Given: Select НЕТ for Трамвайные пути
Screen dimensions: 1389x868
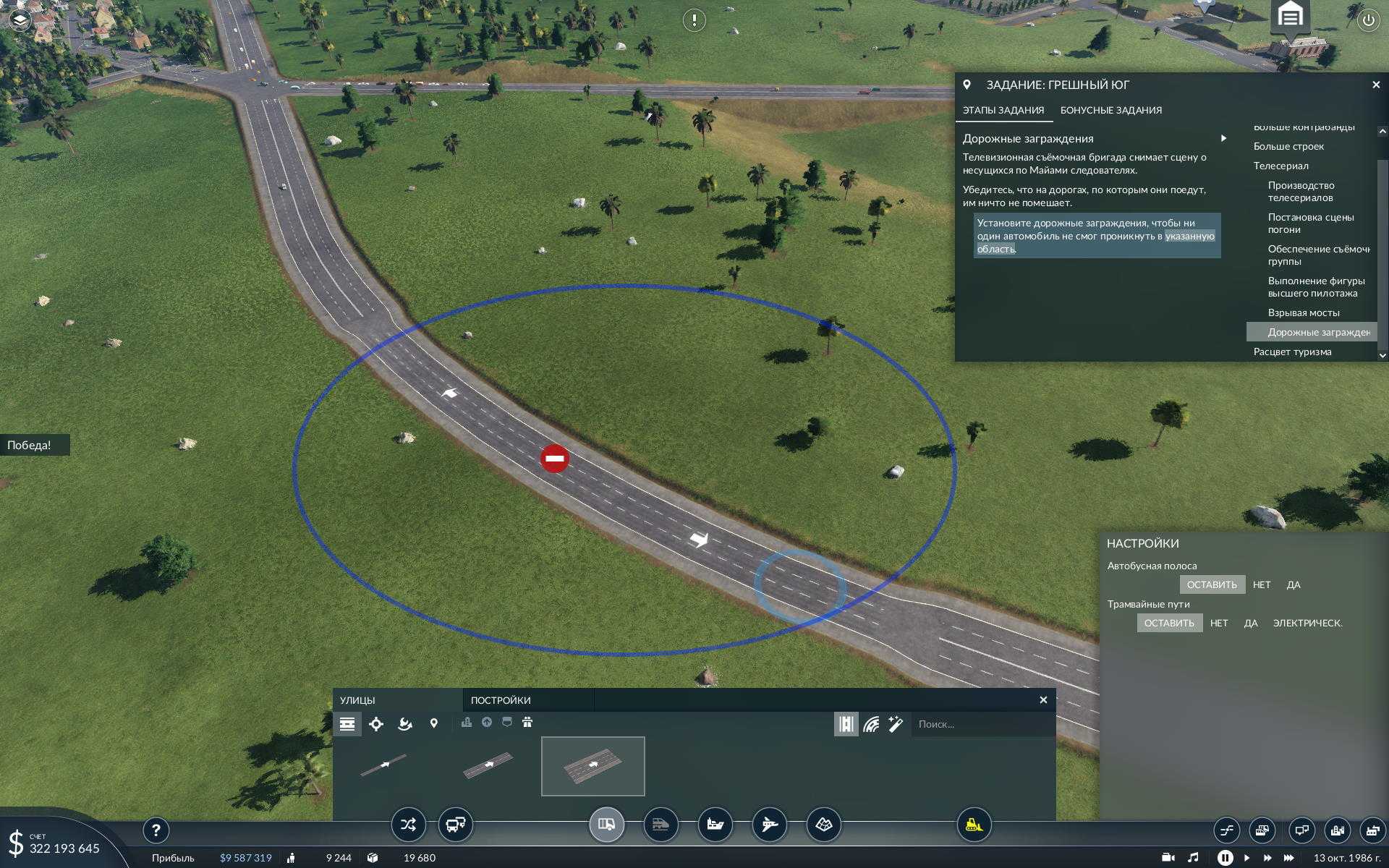Looking at the screenshot, I should click(1218, 623).
